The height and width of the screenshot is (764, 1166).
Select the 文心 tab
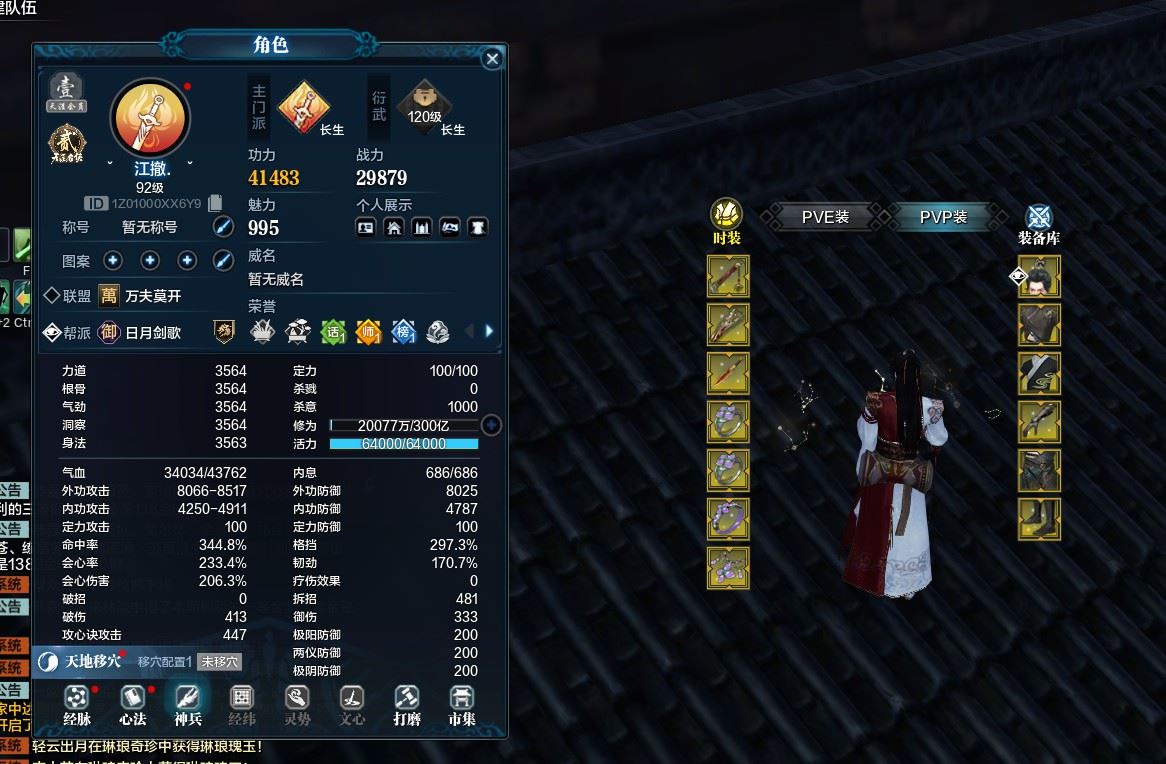click(352, 702)
